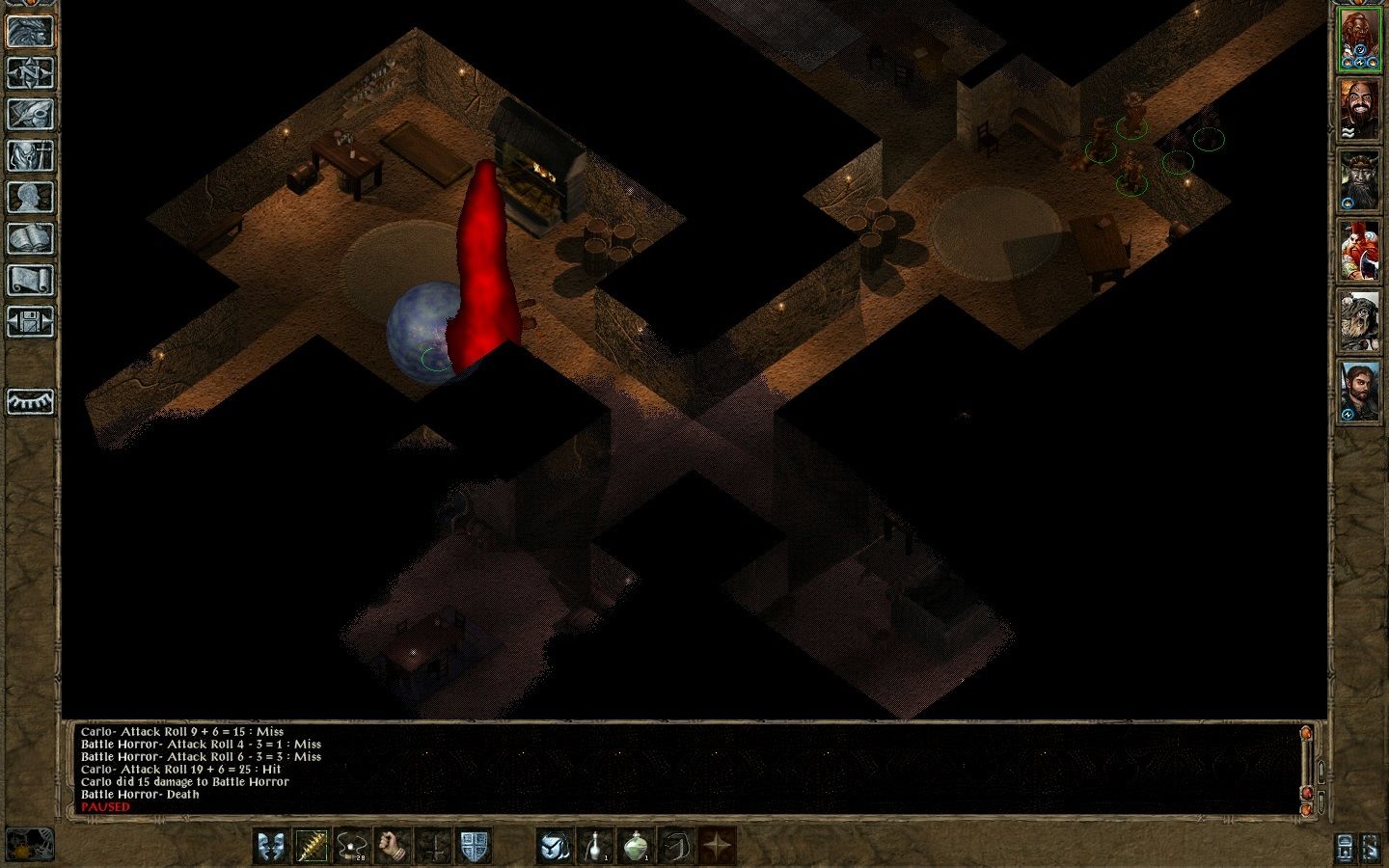Select the sling quick weapon with 28 bullets
This screenshot has height=868, width=1389.
coord(351,846)
